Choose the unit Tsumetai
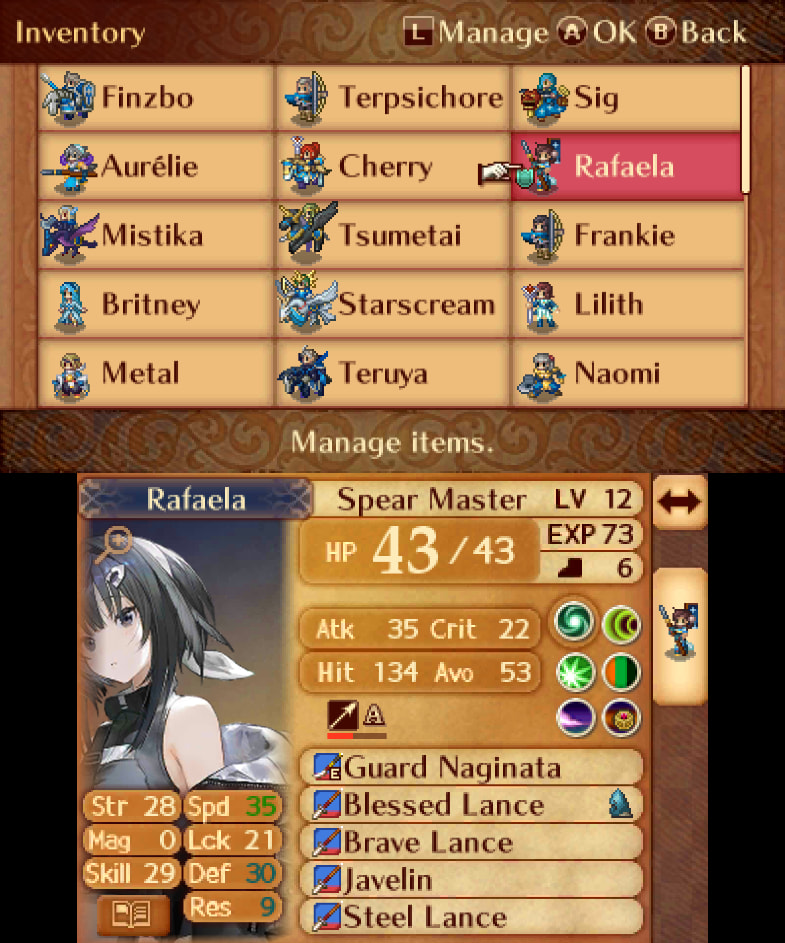Image resolution: width=785 pixels, height=943 pixels. 392,236
